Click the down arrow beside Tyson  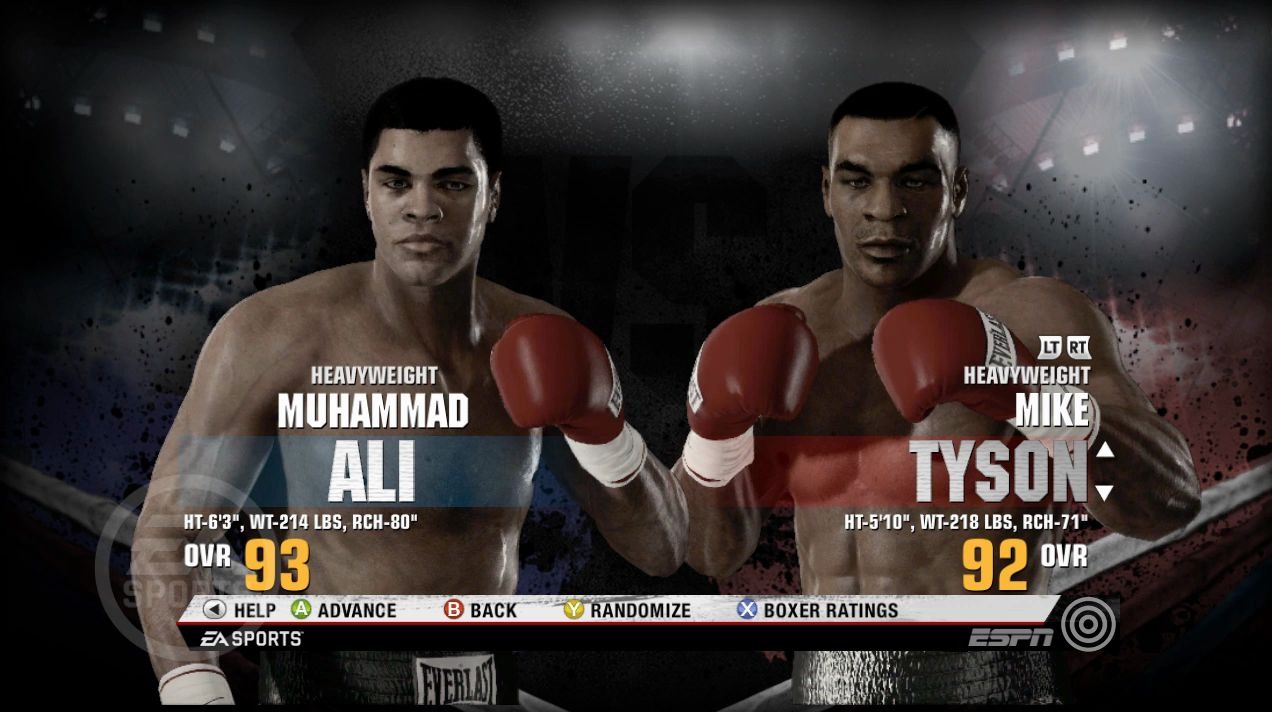click(1104, 491)
